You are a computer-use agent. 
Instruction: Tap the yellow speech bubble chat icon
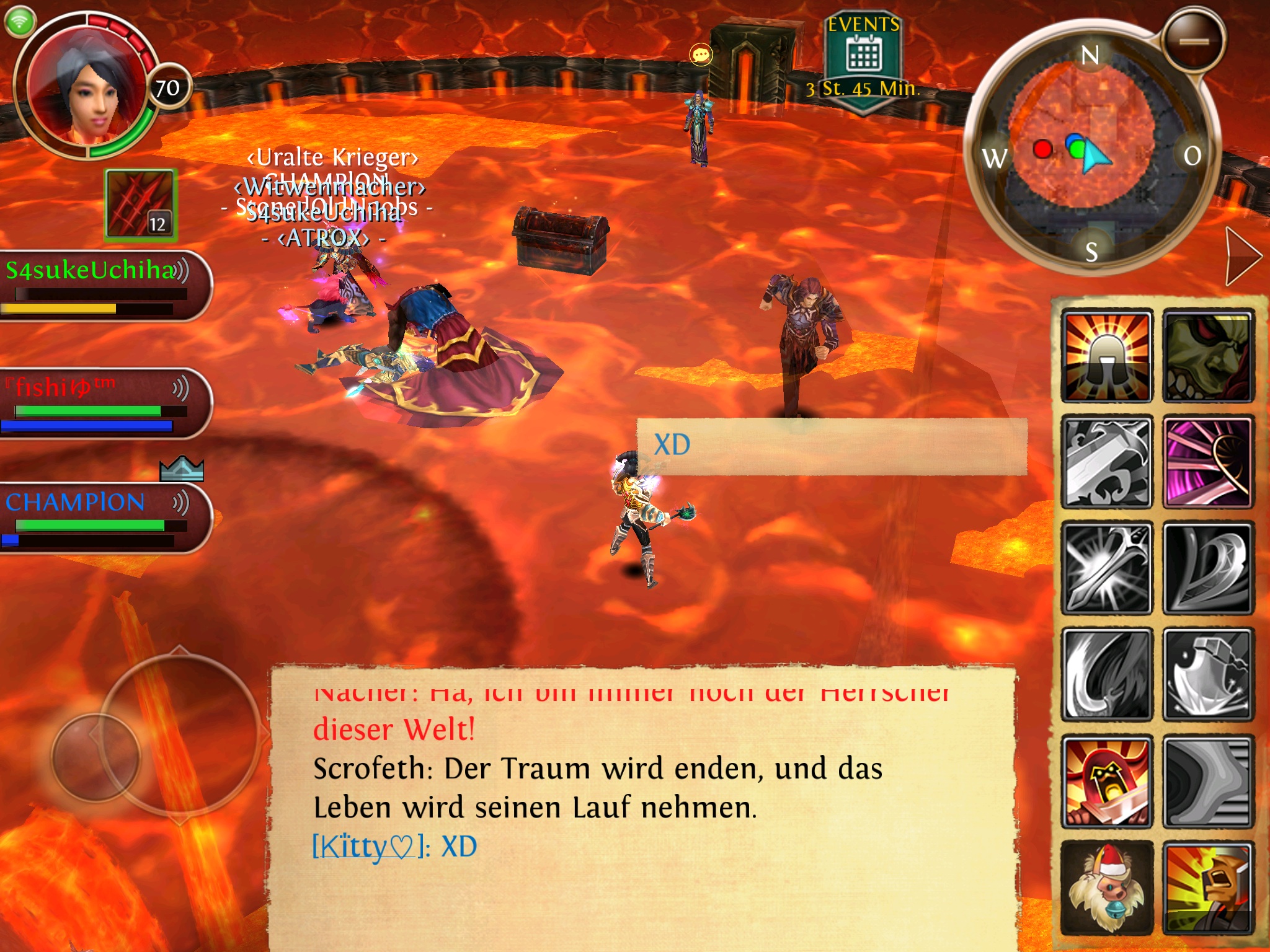[x=701, y=55]
